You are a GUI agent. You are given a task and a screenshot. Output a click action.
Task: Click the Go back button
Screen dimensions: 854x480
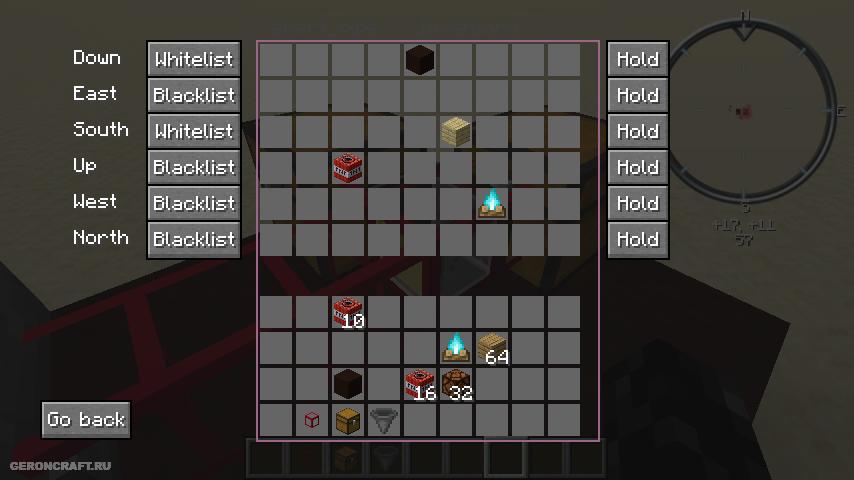click(x=86, y=420)
